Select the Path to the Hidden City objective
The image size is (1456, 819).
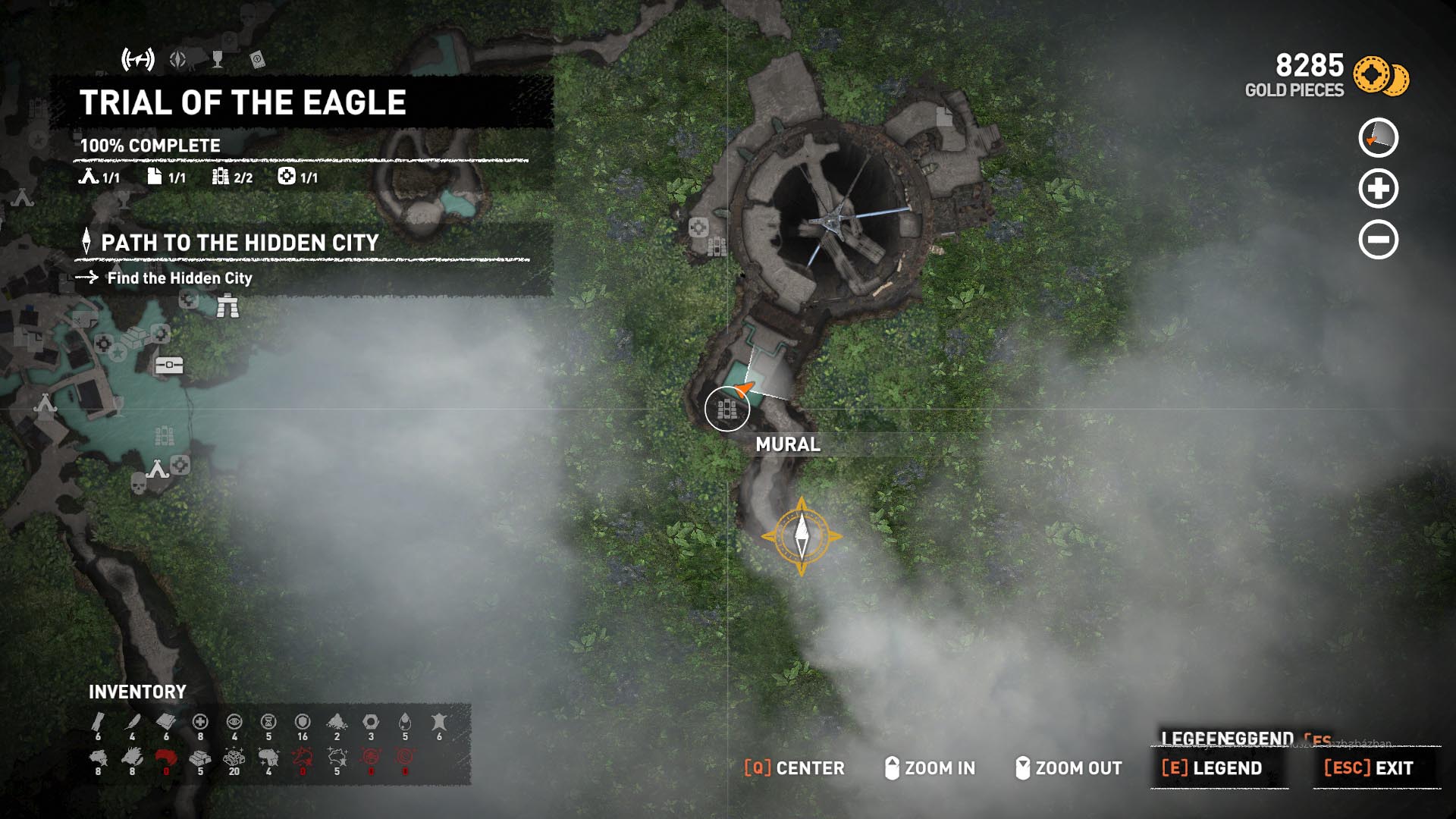pyautogui.click(x=240, y=243)
